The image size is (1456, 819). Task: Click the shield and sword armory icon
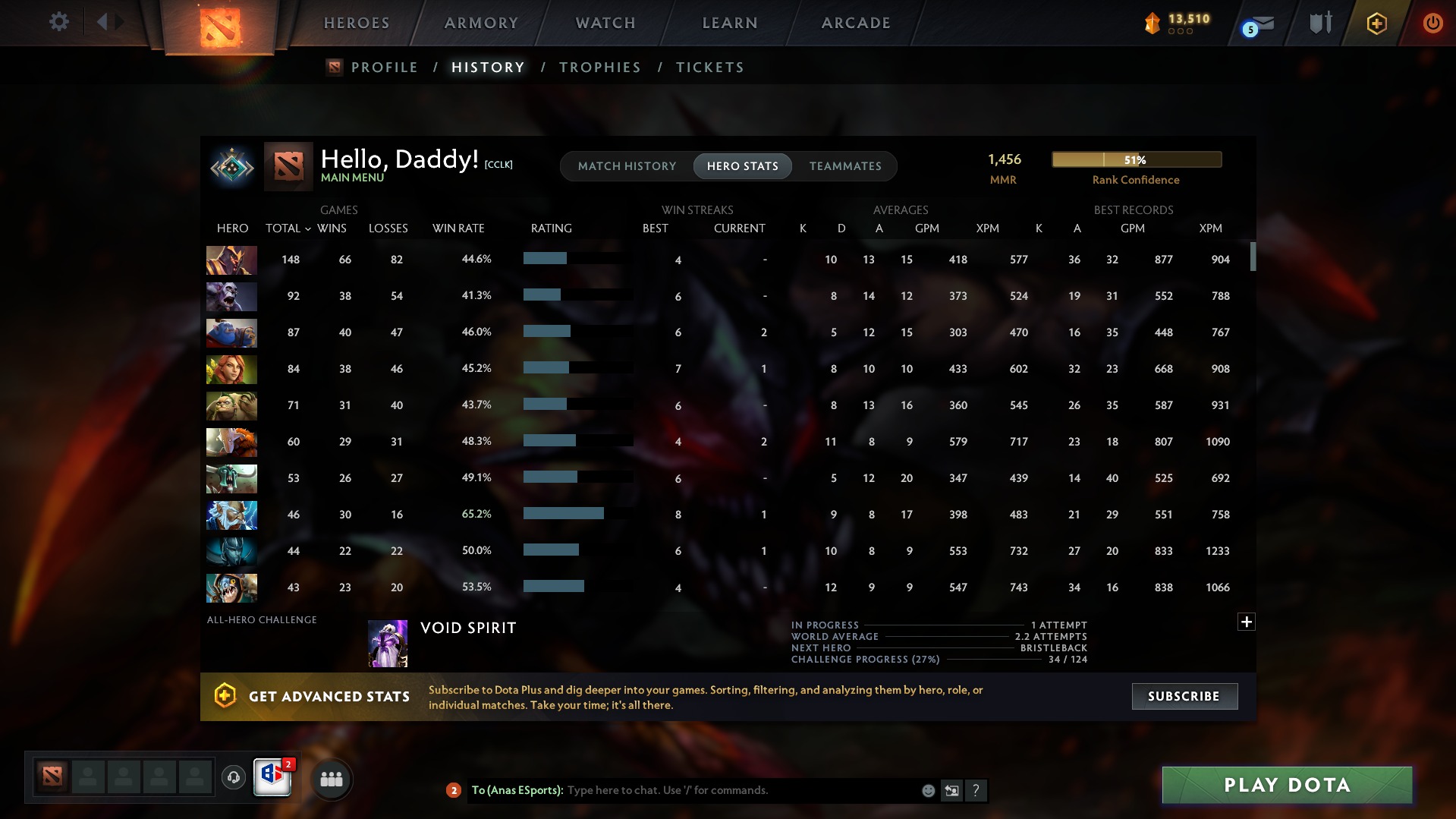point(1320,23)
